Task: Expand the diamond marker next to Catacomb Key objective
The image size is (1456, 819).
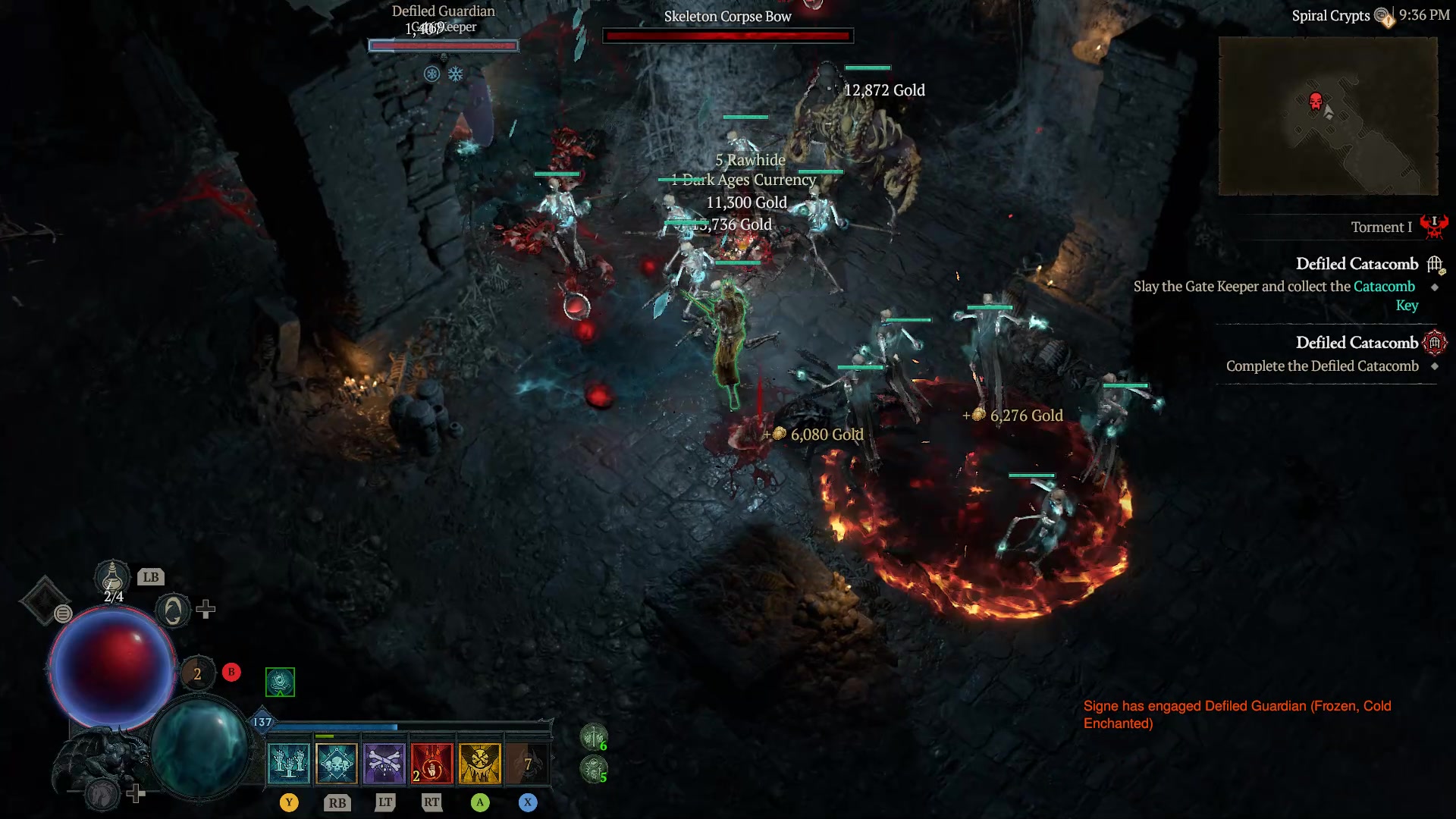Action: (x=1436, y=288)
